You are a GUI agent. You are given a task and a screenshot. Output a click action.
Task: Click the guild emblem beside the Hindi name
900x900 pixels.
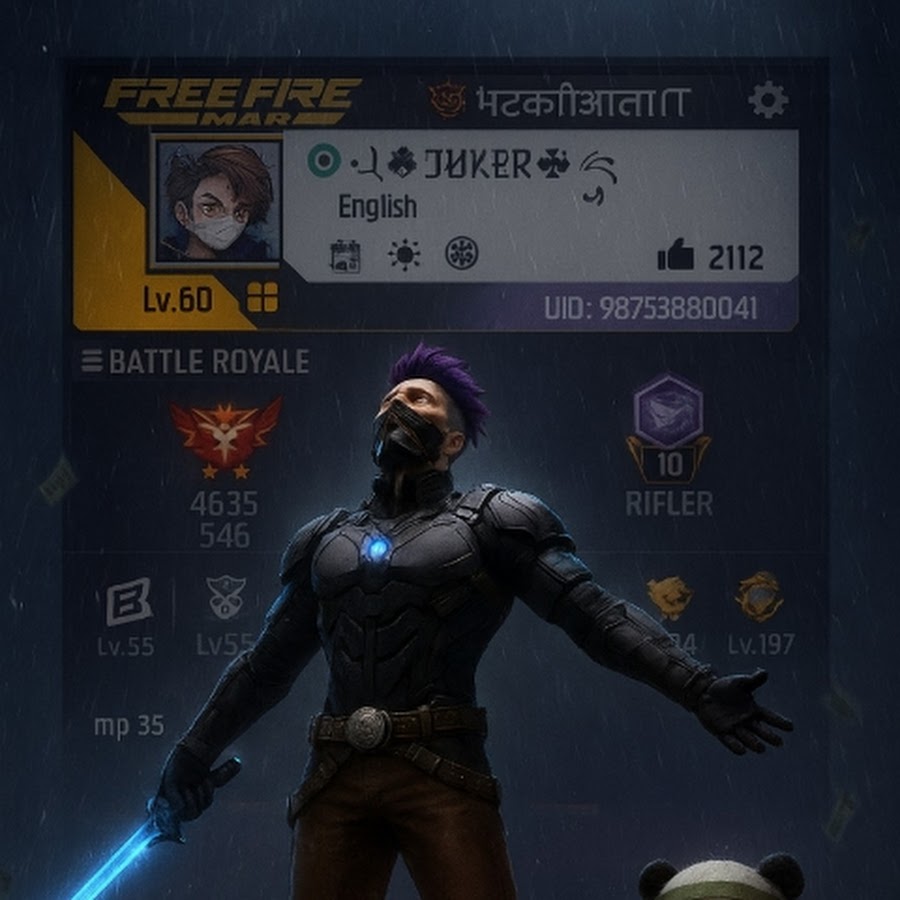[x=447, y=100]
